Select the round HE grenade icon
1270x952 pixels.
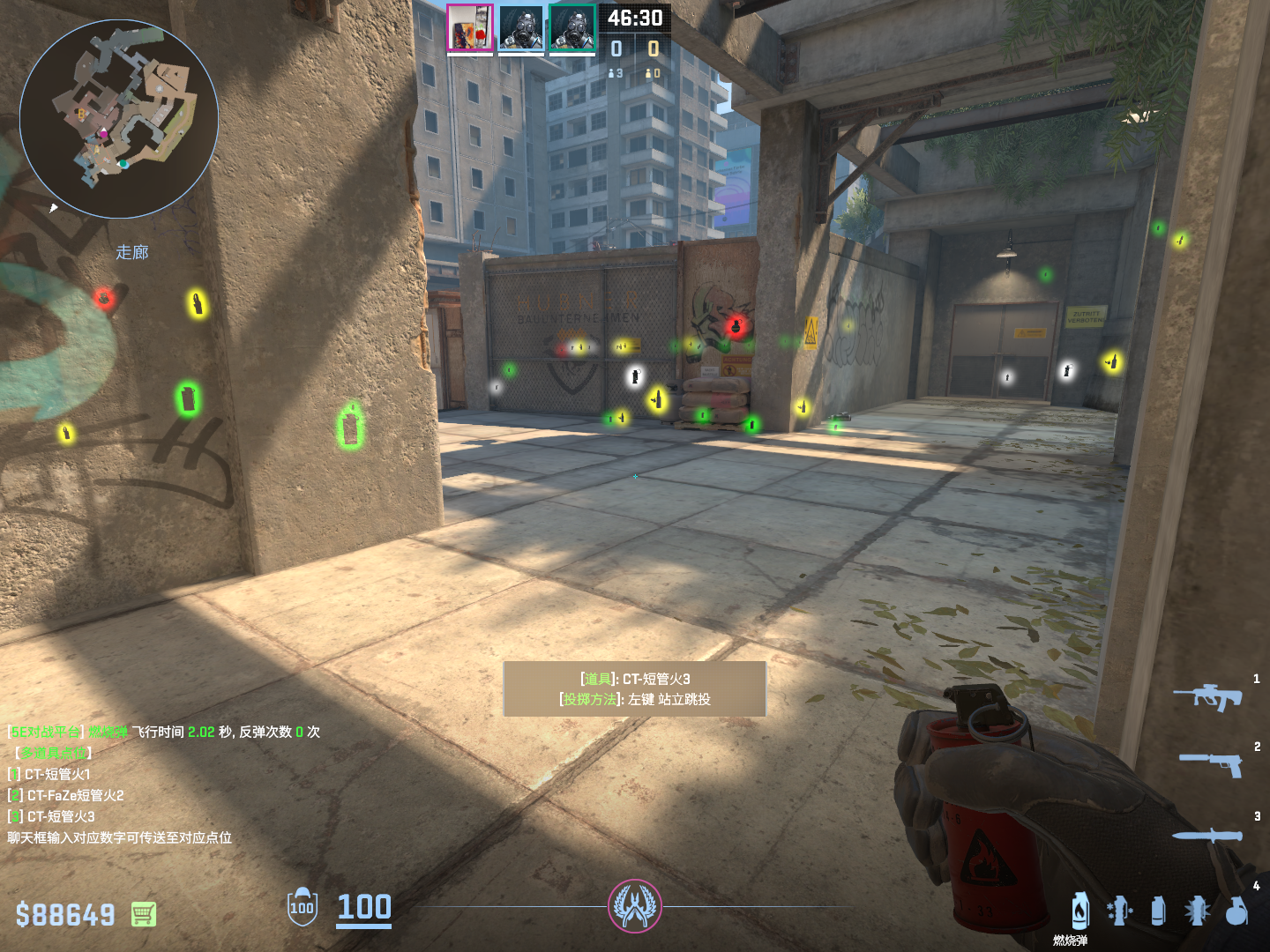pos(1236,911)
